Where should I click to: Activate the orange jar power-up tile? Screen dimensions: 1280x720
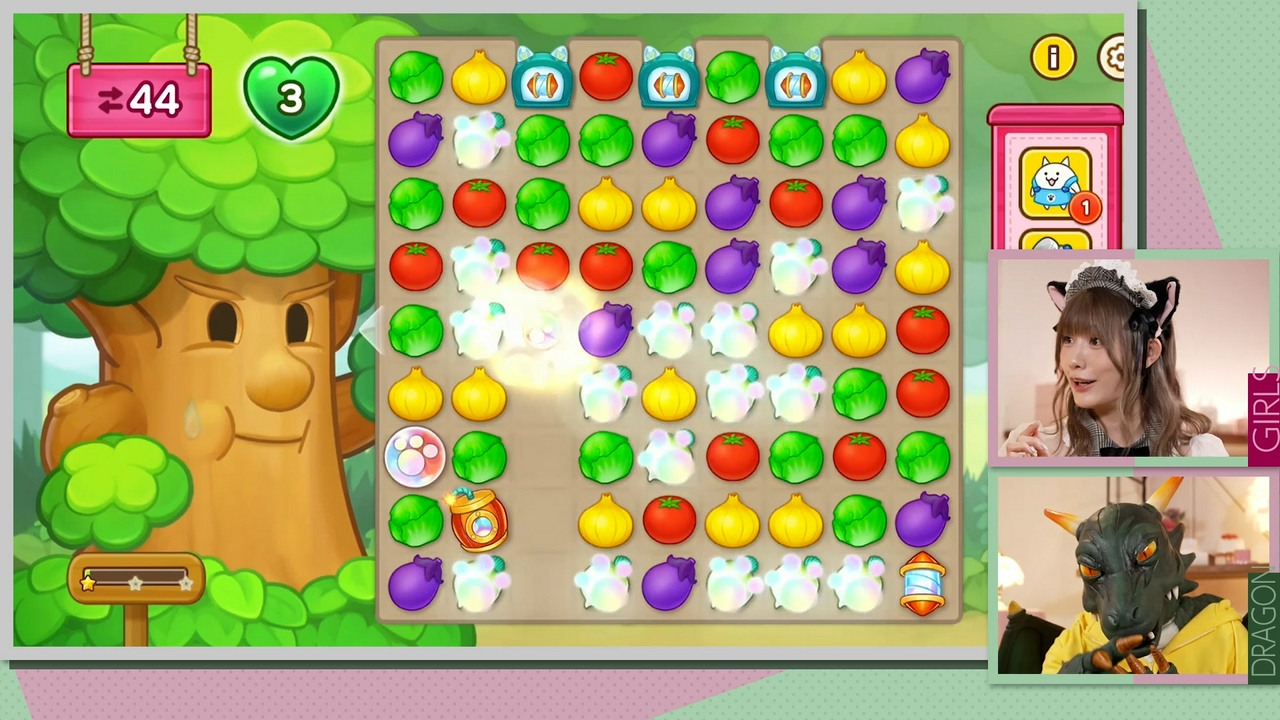[x=477, y=519]
